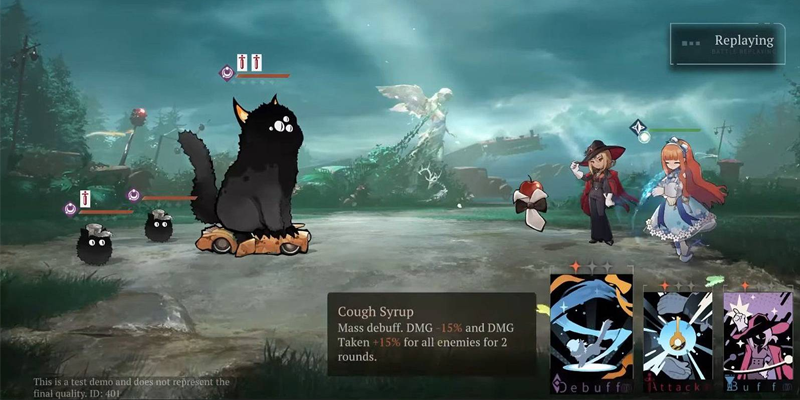Image resolution: width=800 pixels, height=400 pixels.
Task: Click the Replaying battle button
Action: pyautogui.click(x=728, y=43)
